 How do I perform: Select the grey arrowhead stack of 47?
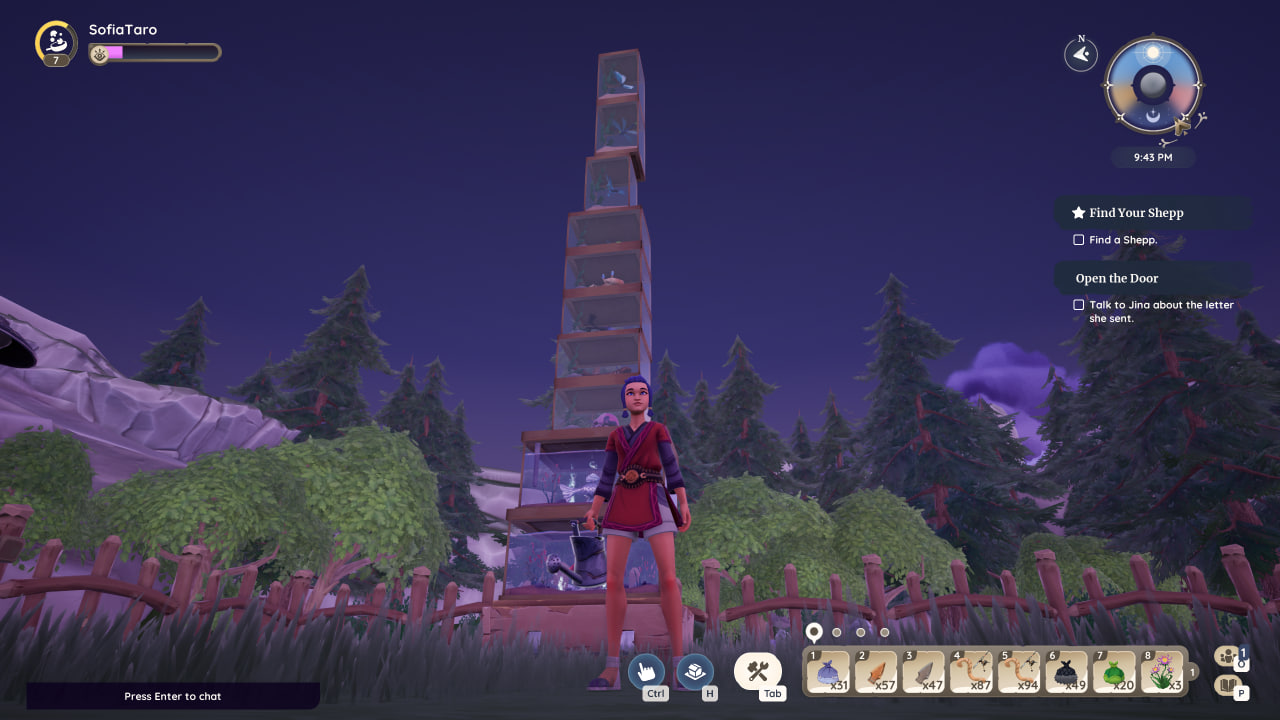[x=923, y=671]
